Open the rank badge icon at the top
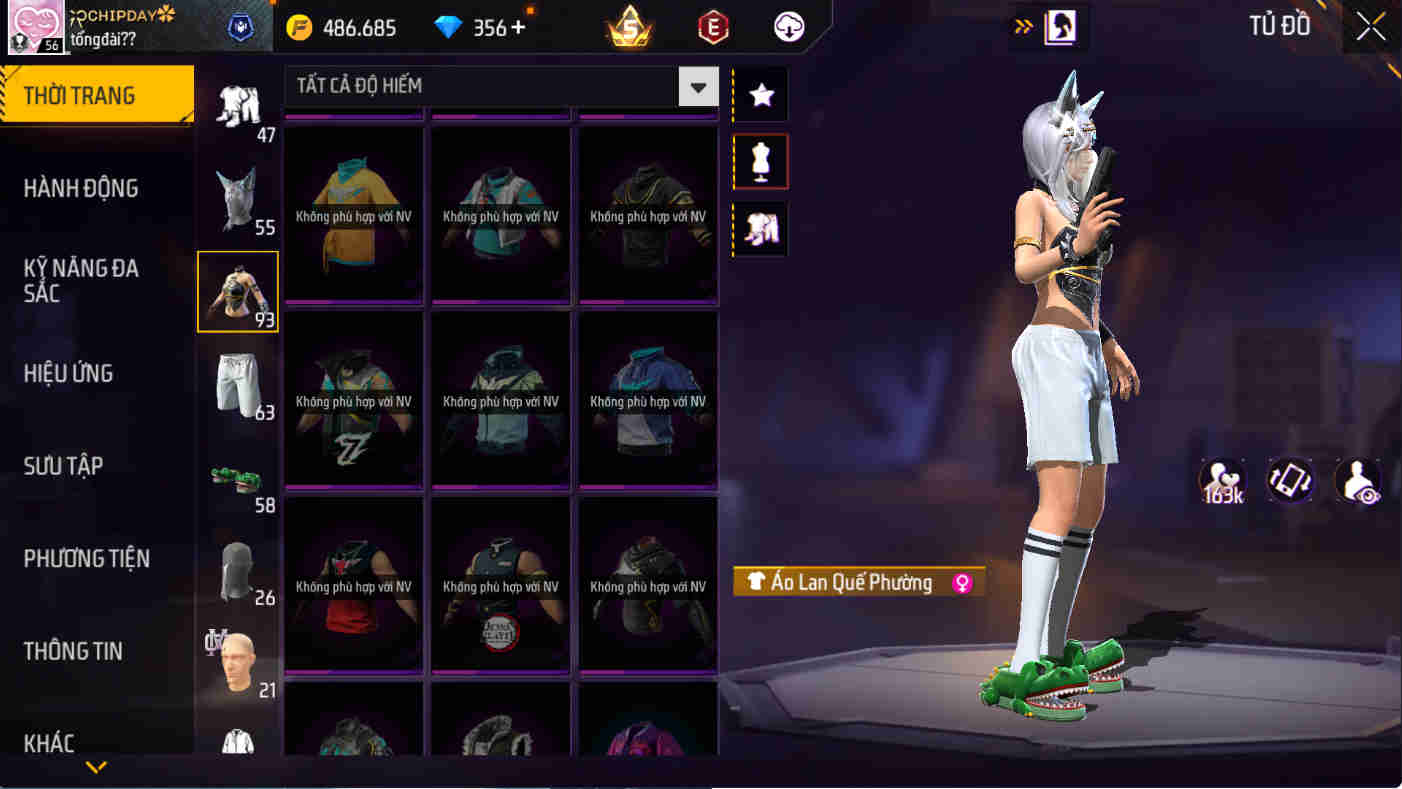The height and width of the screenshot is (789, 1402). [628, 27]
